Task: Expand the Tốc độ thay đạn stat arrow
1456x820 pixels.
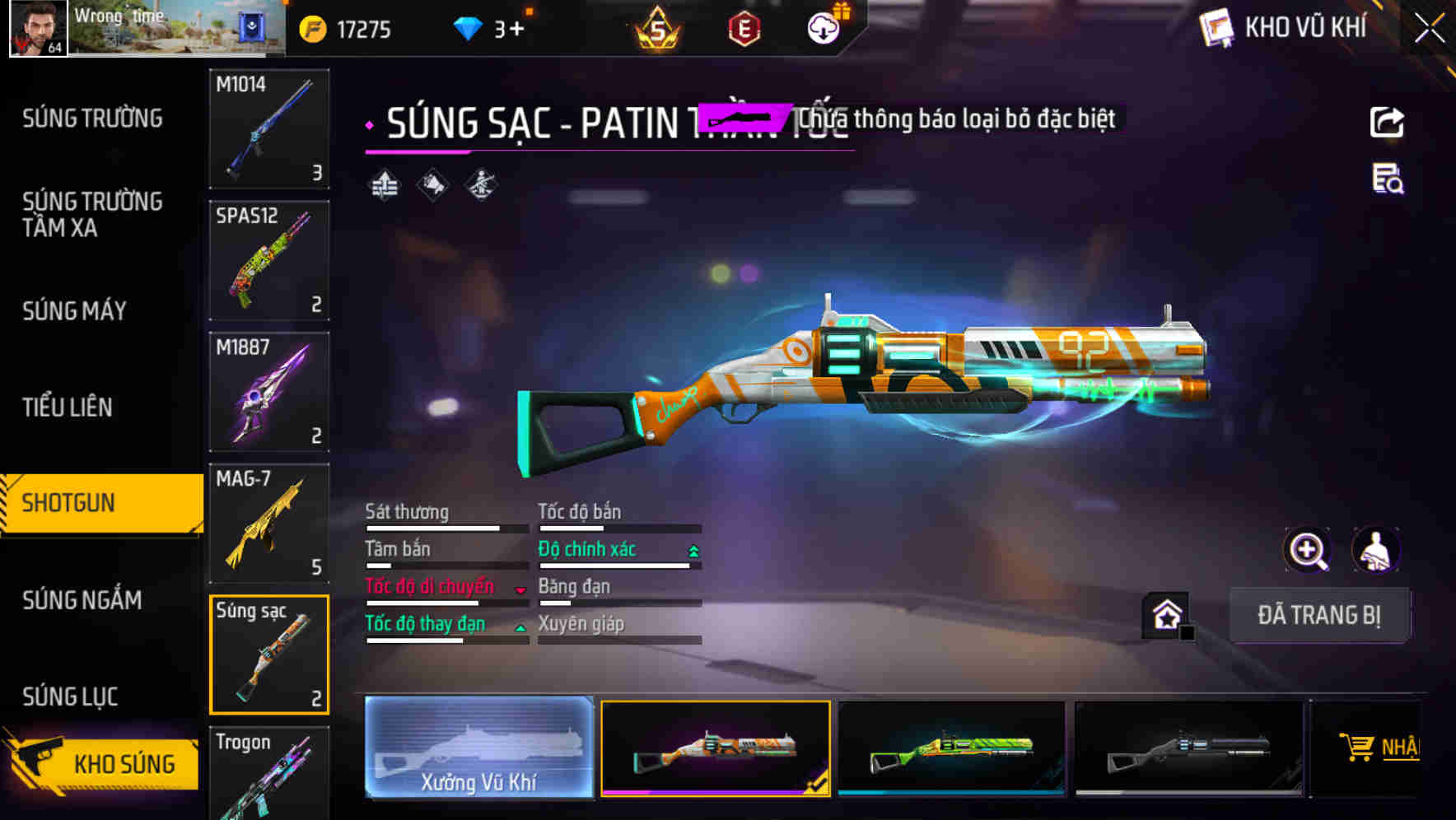Action: tap(521, 626)
